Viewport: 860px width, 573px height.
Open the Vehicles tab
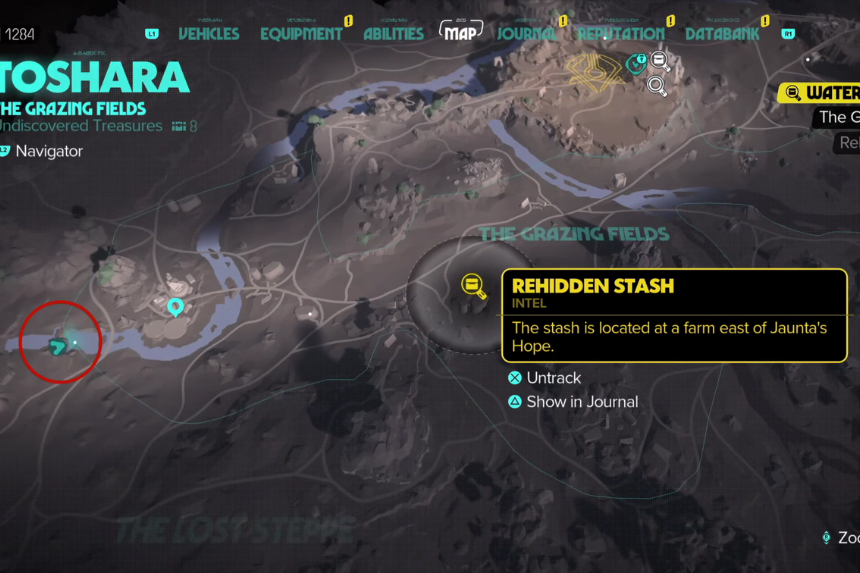point(208,33)
